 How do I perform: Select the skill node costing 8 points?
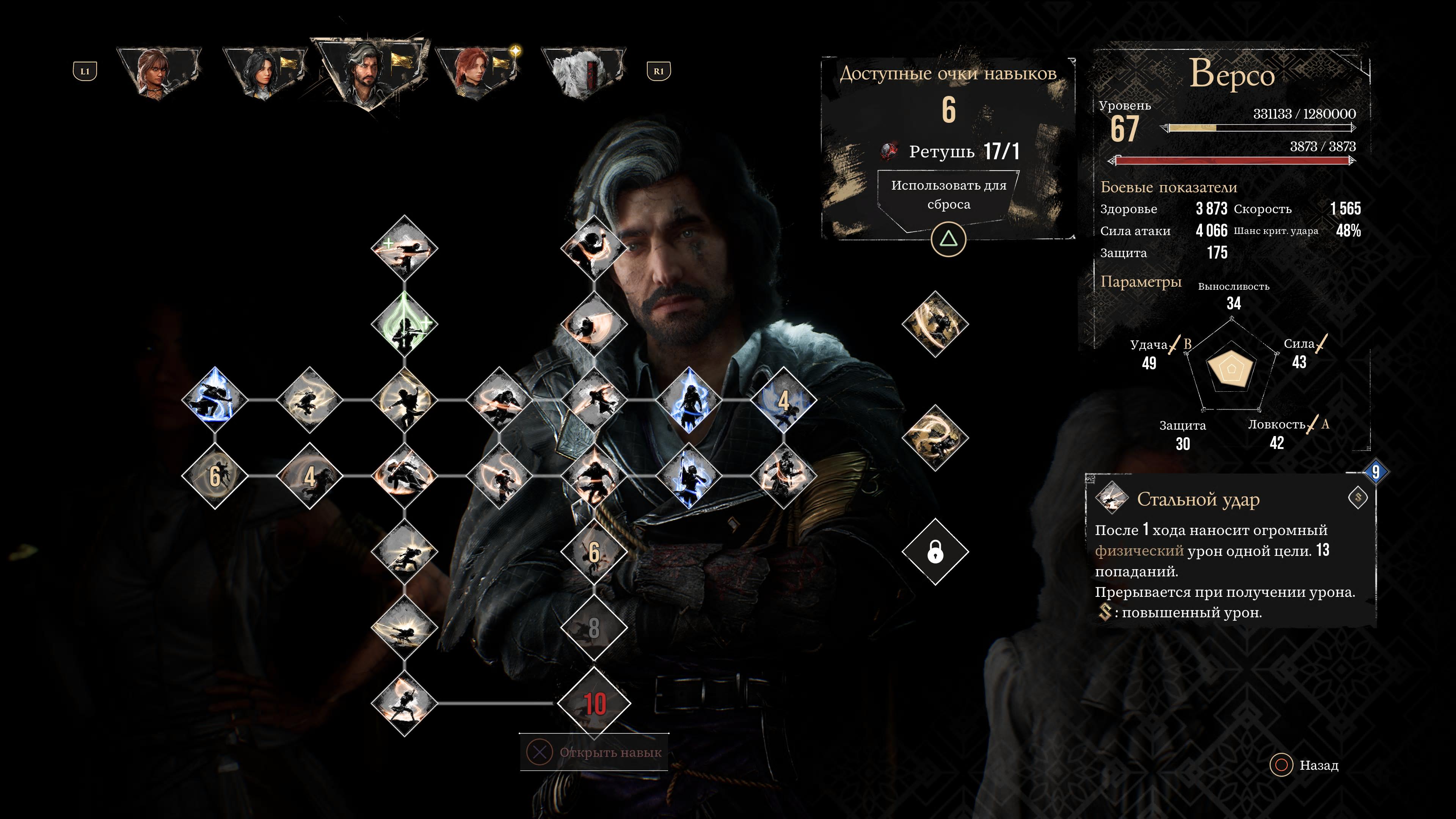(594, 628)
